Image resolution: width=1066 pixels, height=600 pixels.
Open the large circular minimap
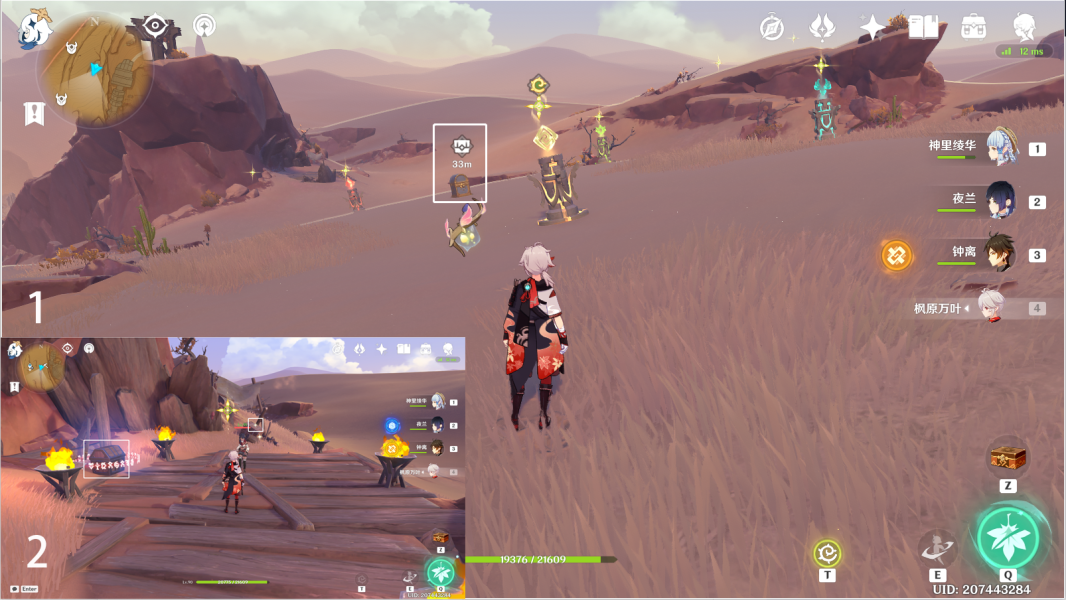click(x=95, y=70)
